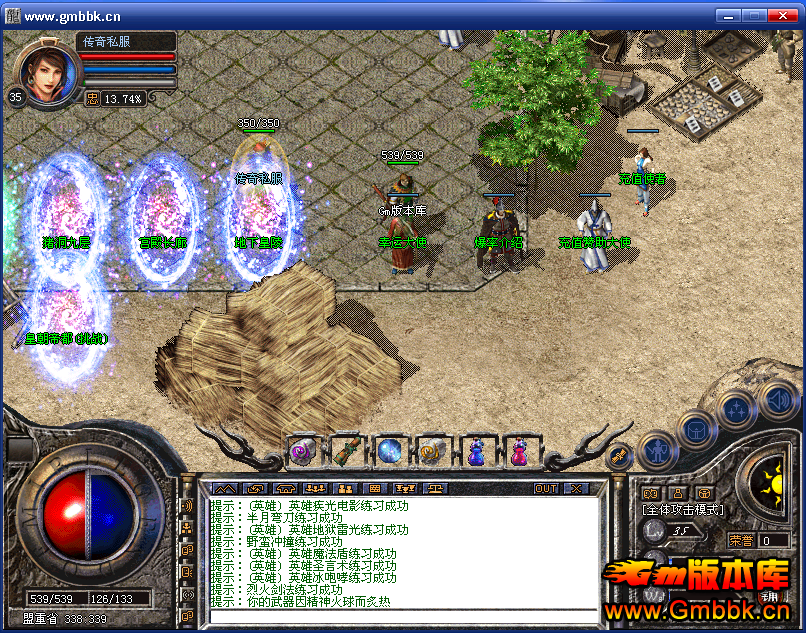
Task: Click the small crossed-tools round button
Action: [620, 455]
